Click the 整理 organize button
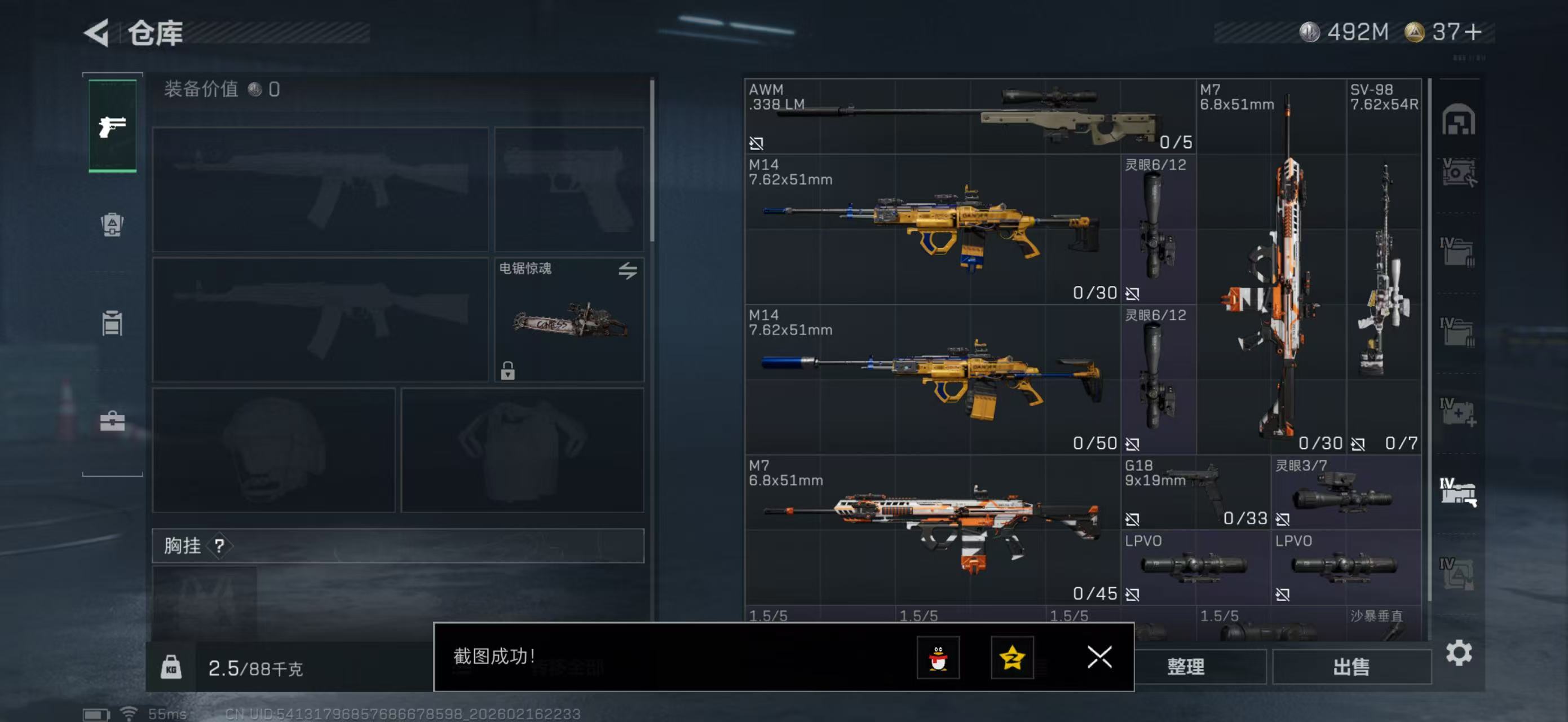The width and height of the screenshot is (1568, 722). [1186, 667]
